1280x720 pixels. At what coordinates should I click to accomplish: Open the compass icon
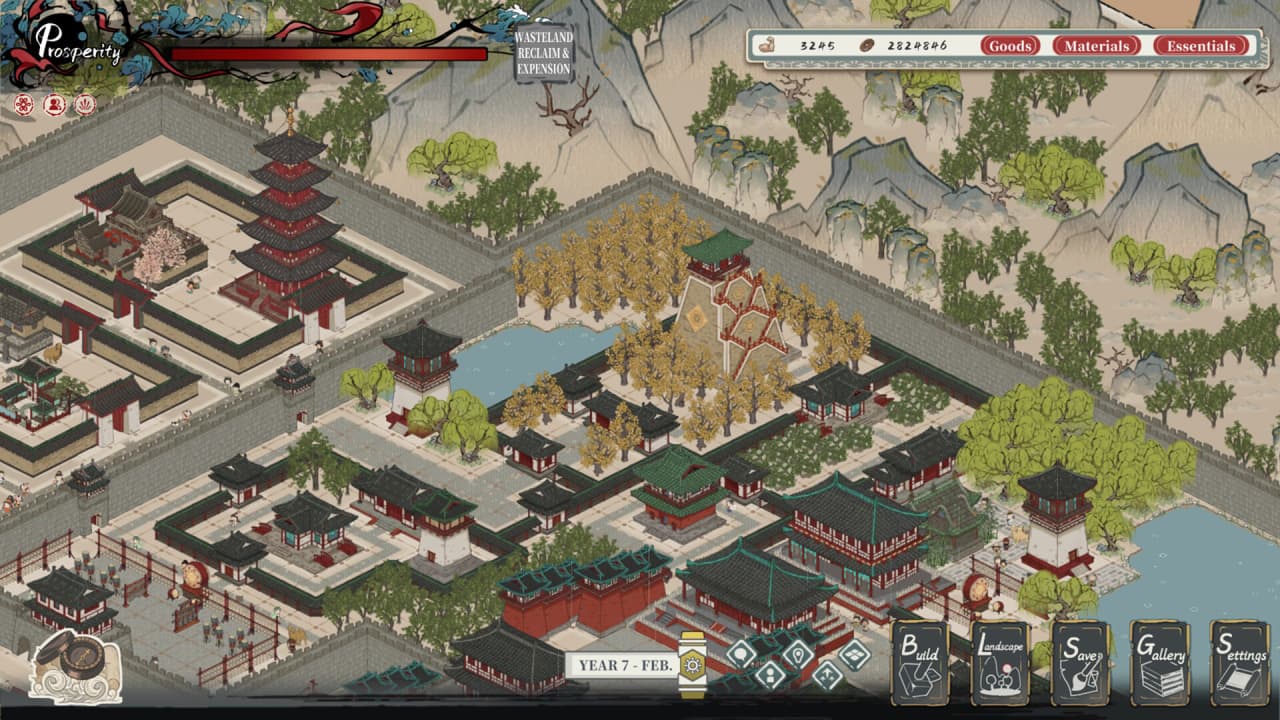pos(76,665)
